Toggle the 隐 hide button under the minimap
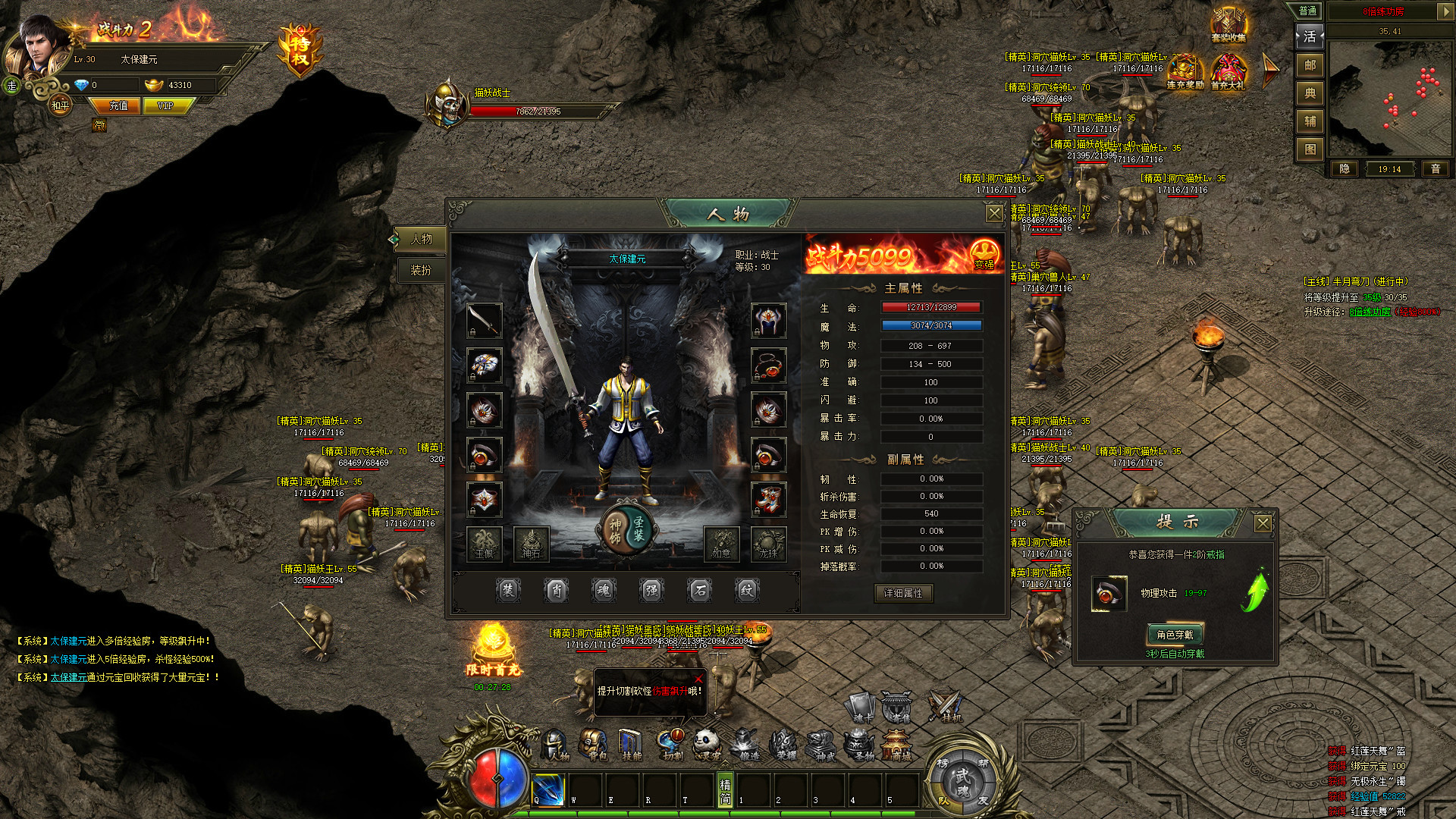The height and width of the screenshot is (819, 1456). (1344, 169)
